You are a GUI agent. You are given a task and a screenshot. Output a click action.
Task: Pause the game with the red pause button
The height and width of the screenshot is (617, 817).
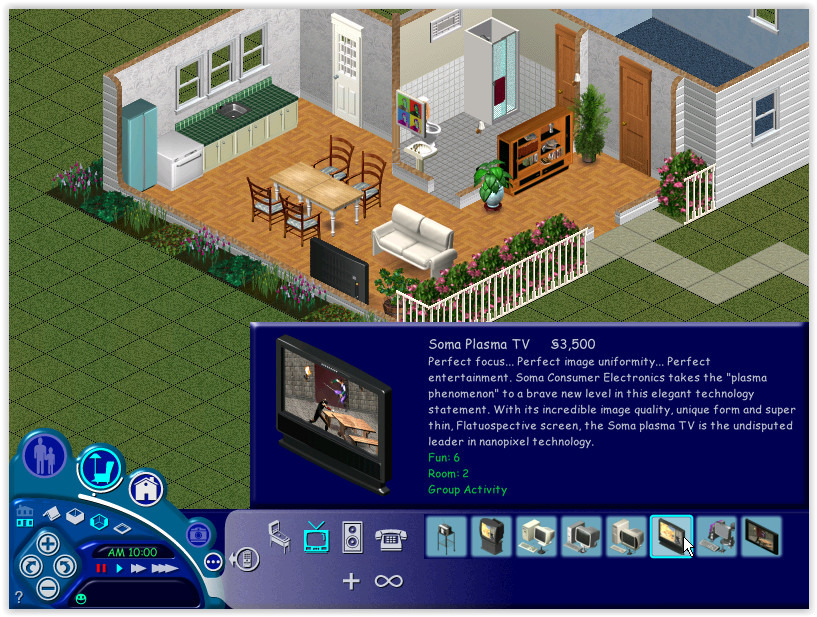tap(100, 569)
